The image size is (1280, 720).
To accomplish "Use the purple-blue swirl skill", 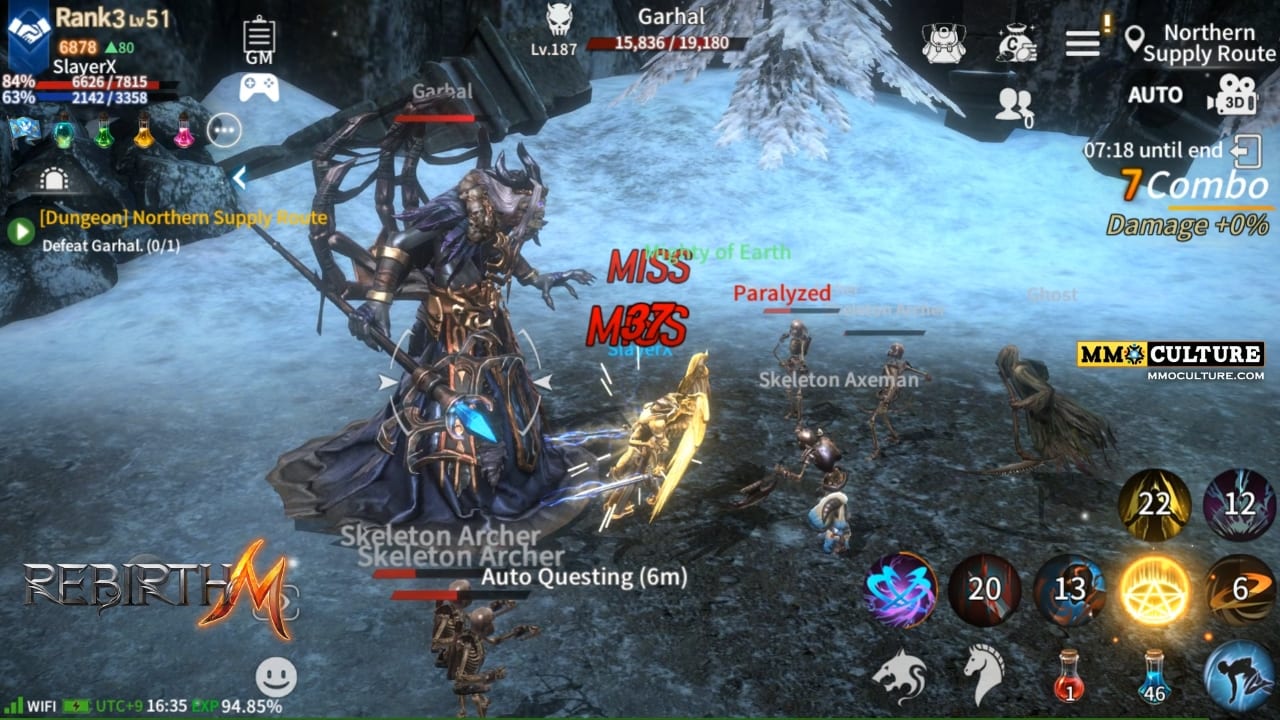I will [900, 590].
